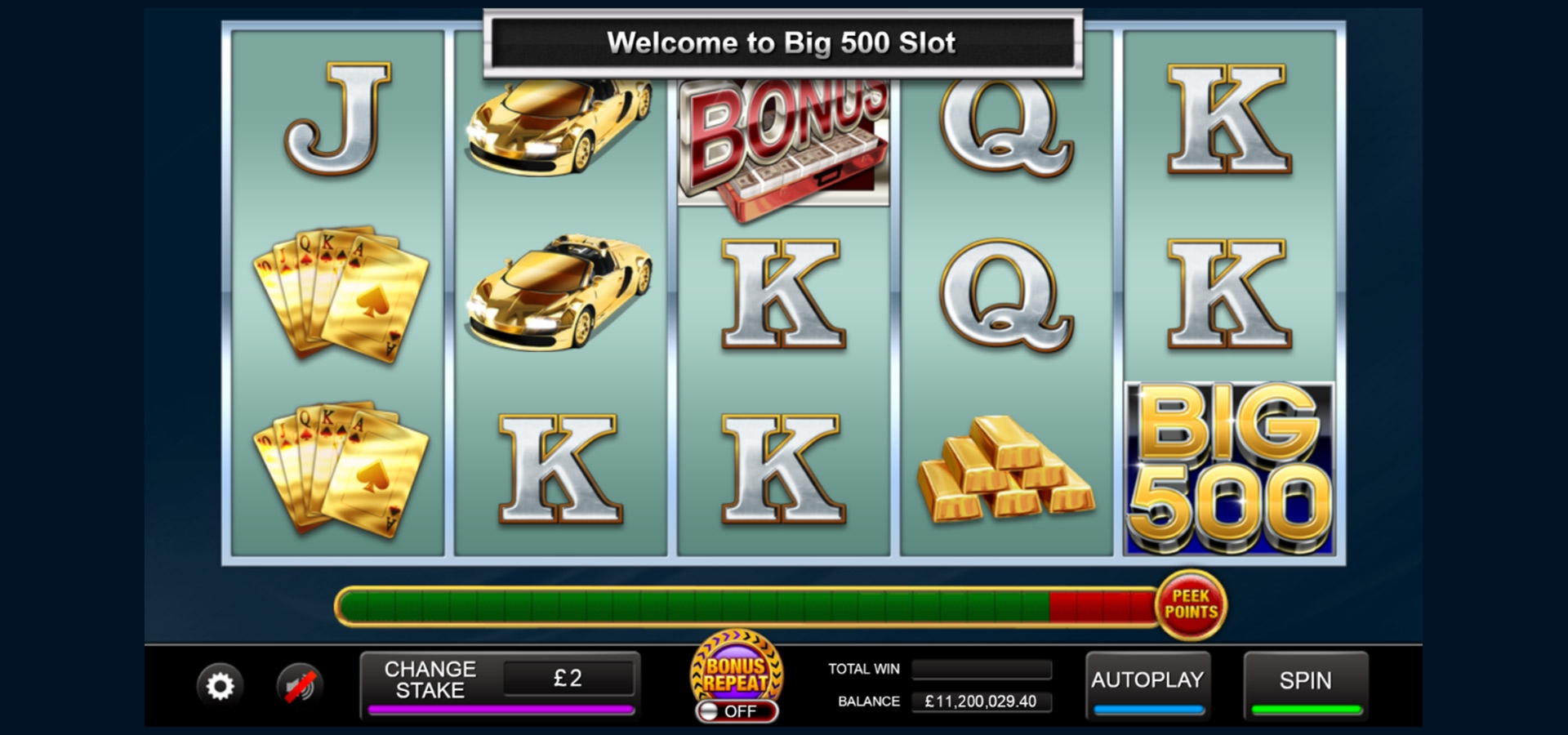Image resolution: width=1568 pixels, height=735 pixels.
Task: Switch the Bonus Repeat OFF slider
Action: point(737,712)
